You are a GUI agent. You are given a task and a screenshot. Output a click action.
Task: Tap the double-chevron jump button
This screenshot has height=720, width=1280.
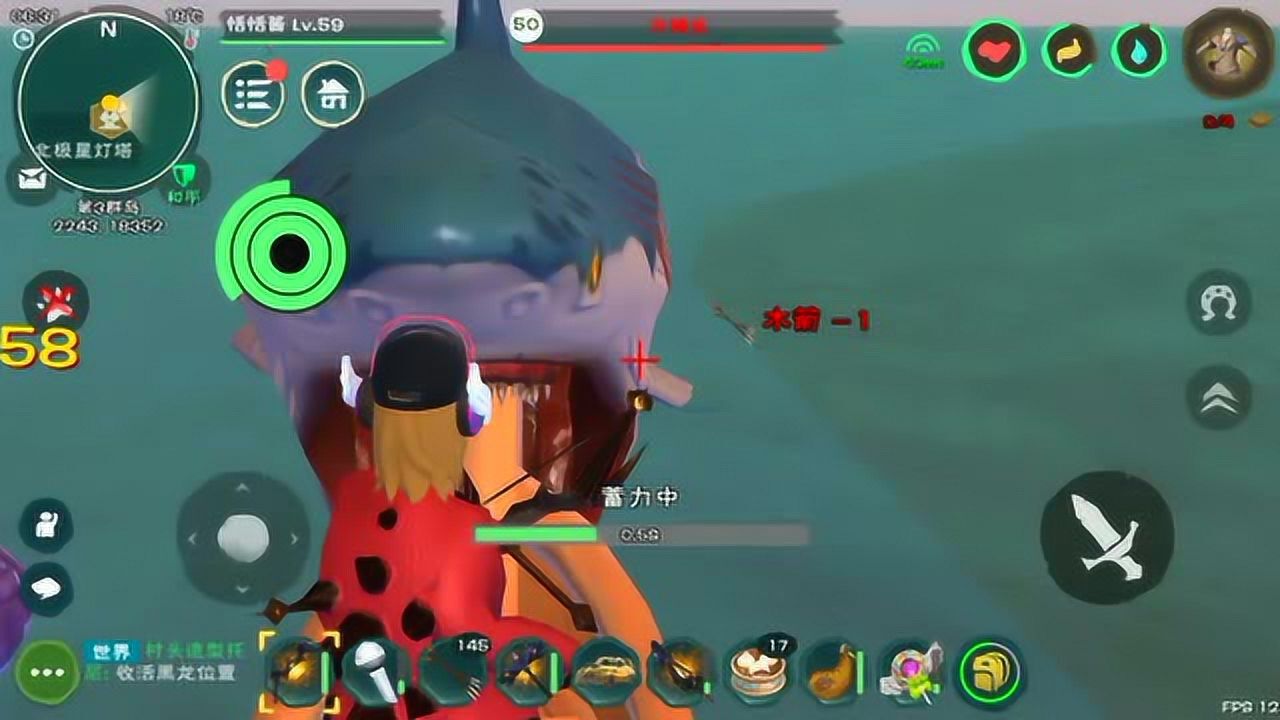pyautogui.click(x=1218, y=398)
